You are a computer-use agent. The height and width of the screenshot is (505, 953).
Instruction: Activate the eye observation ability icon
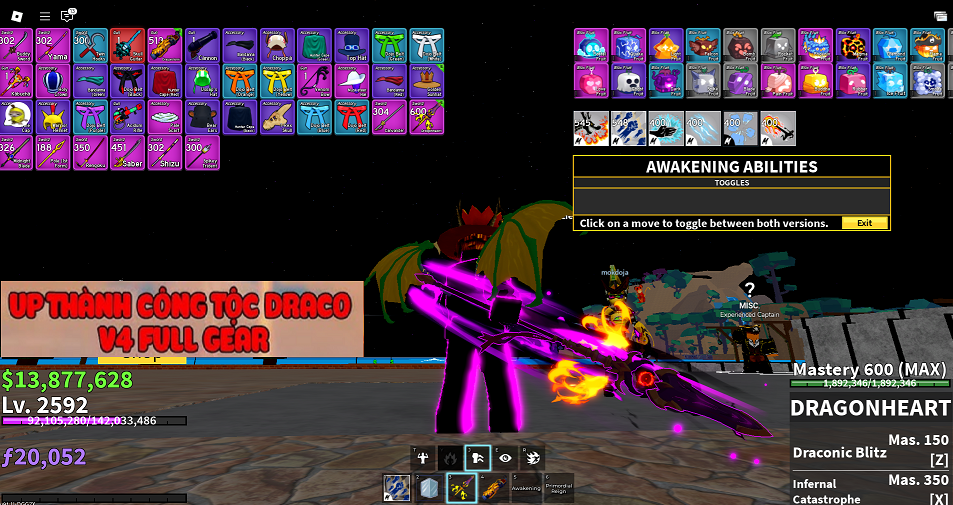pos(506,458)
